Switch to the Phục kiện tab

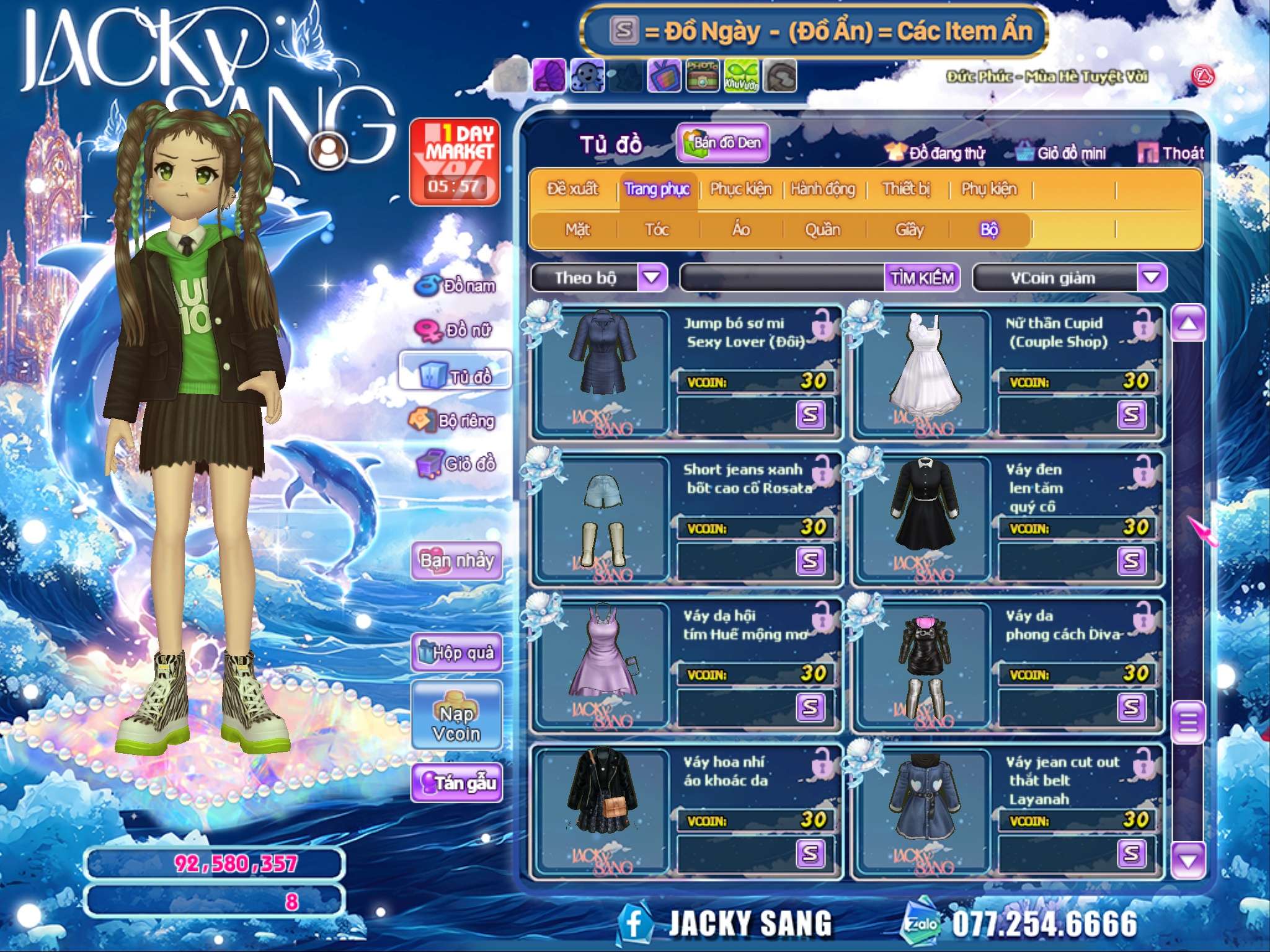coord(740,189)
